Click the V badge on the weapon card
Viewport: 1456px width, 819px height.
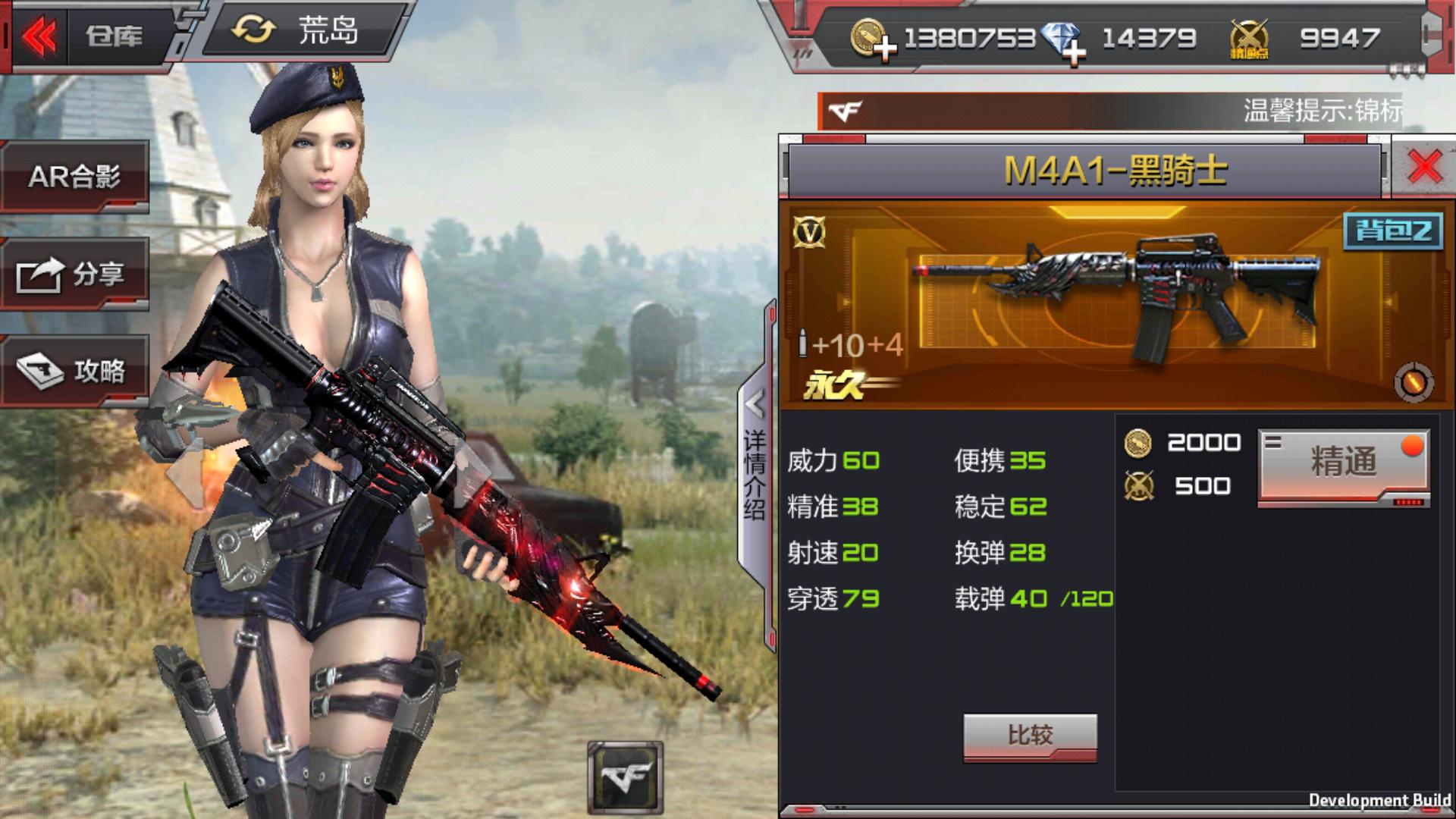(x=808, y=233)
